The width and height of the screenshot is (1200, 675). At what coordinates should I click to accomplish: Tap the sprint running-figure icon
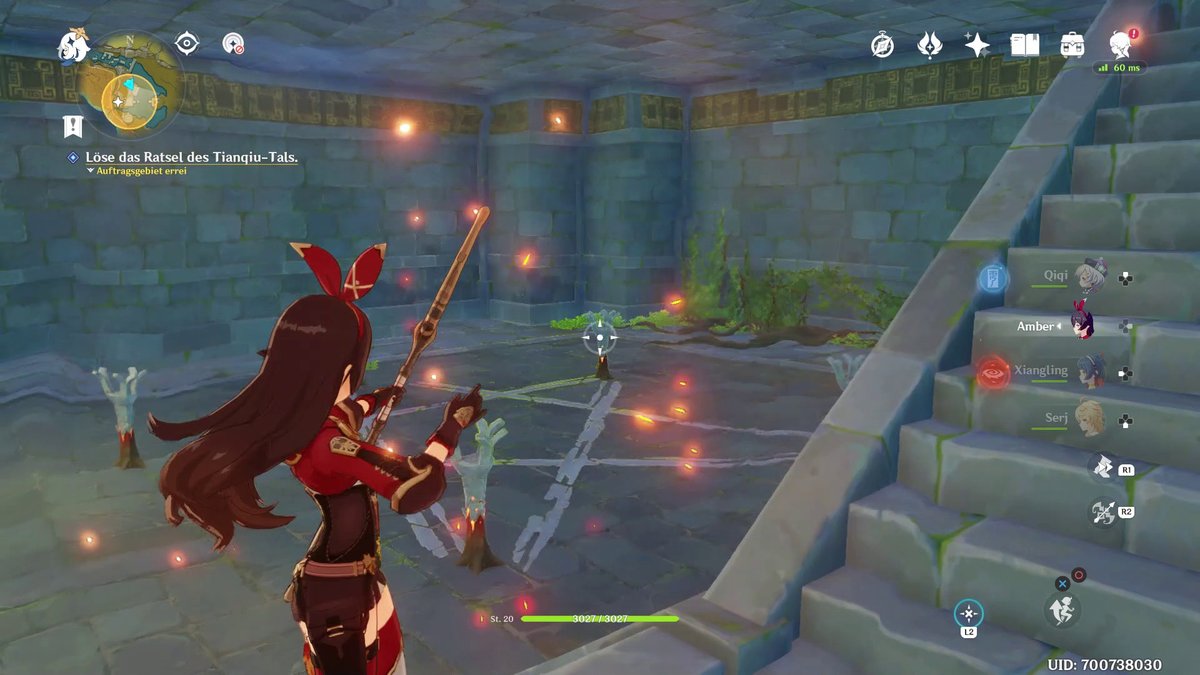(1060, 608)
